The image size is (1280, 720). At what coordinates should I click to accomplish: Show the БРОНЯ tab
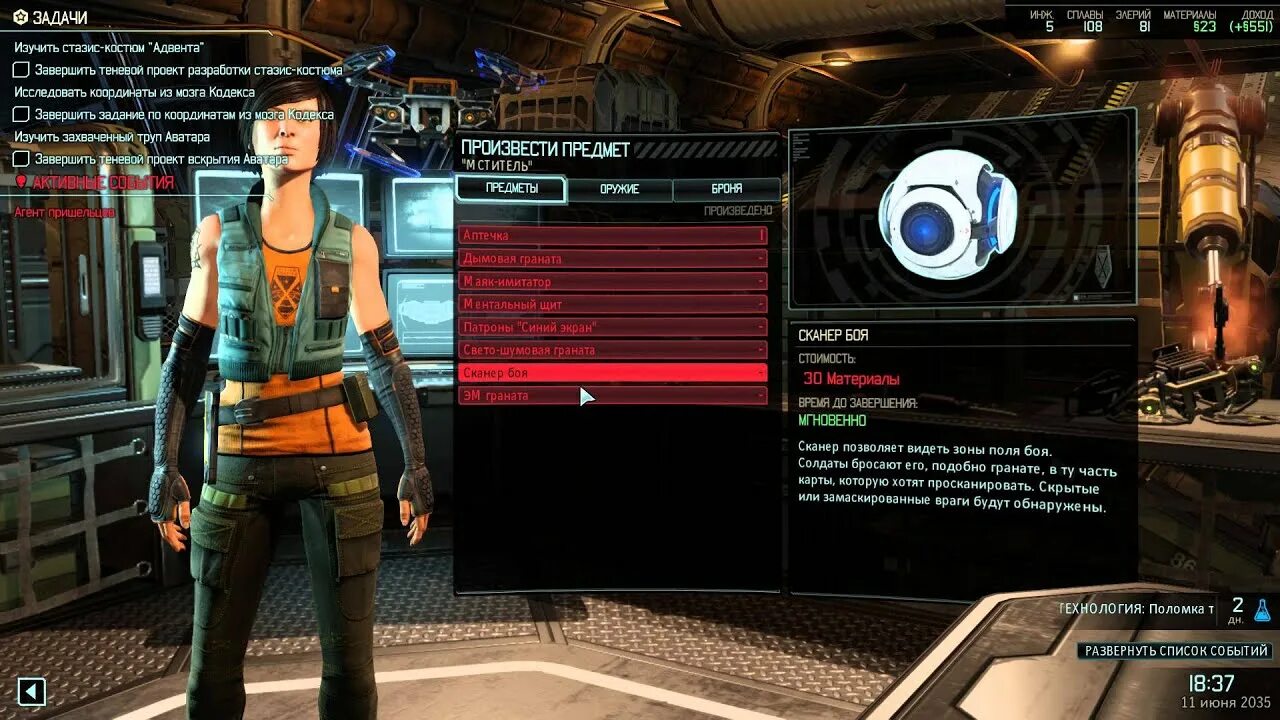726,189
